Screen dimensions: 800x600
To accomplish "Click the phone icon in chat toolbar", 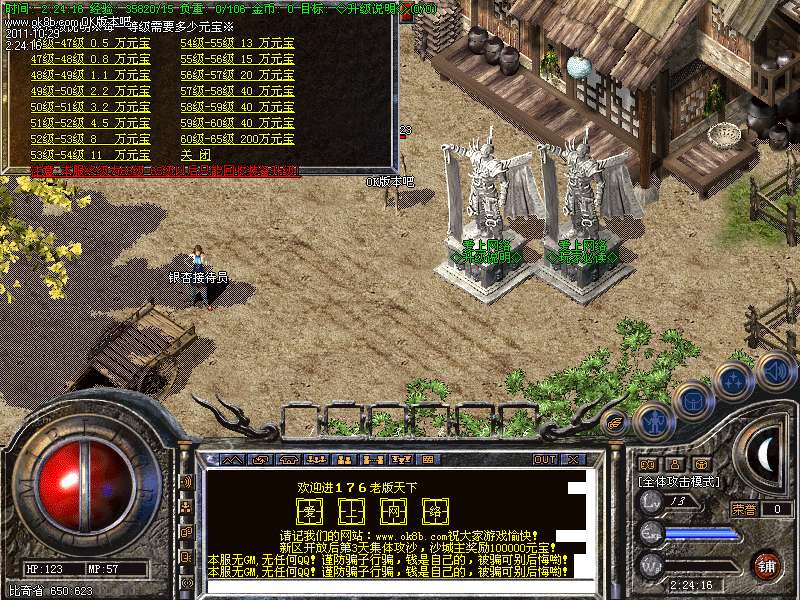I will [x=287, y=459].
